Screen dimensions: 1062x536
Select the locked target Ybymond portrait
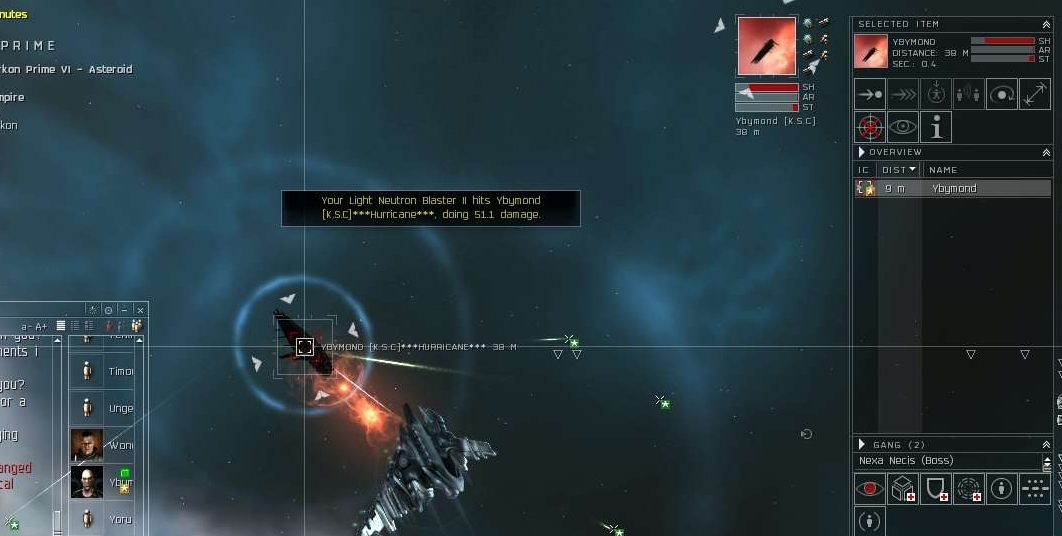tap(766, 46)
